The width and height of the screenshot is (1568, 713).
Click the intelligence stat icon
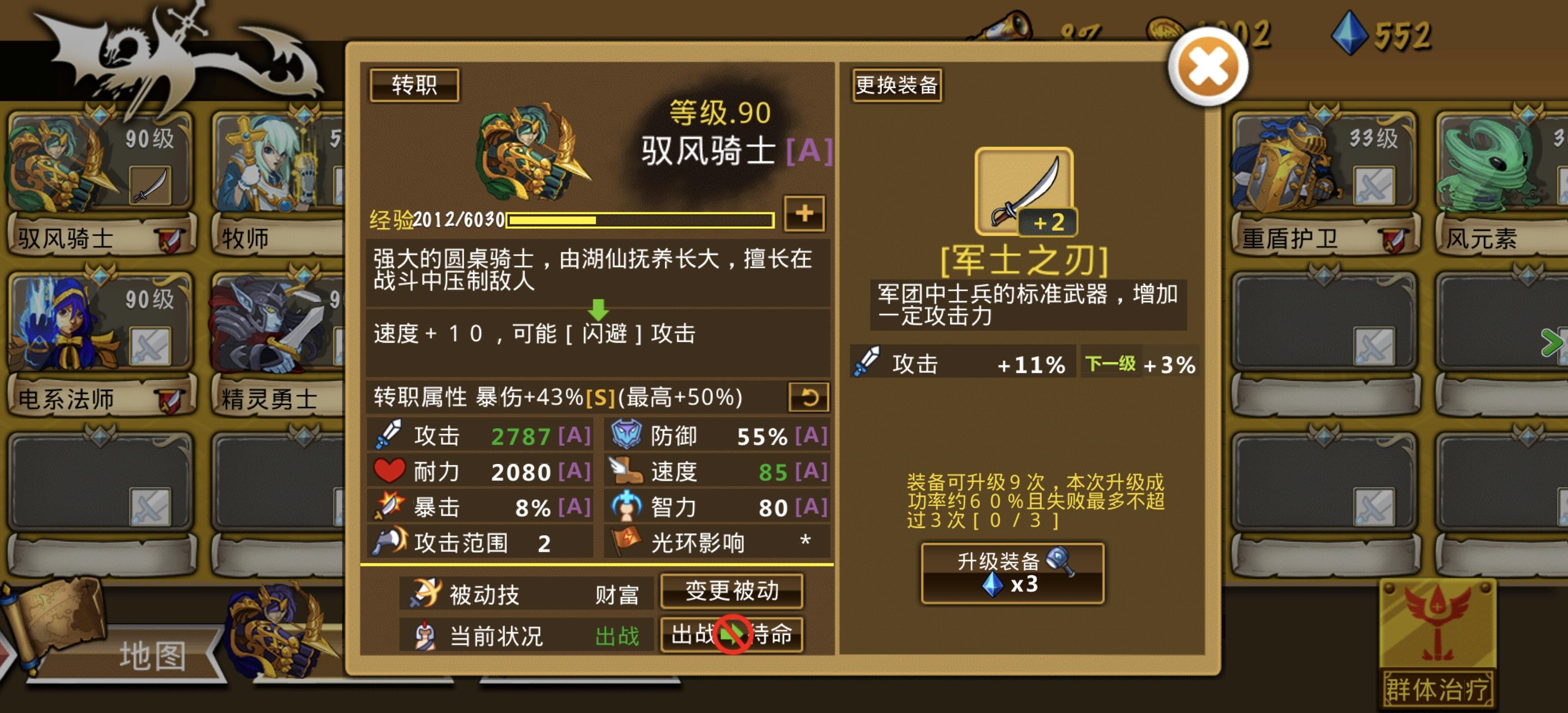coord(627,507)
